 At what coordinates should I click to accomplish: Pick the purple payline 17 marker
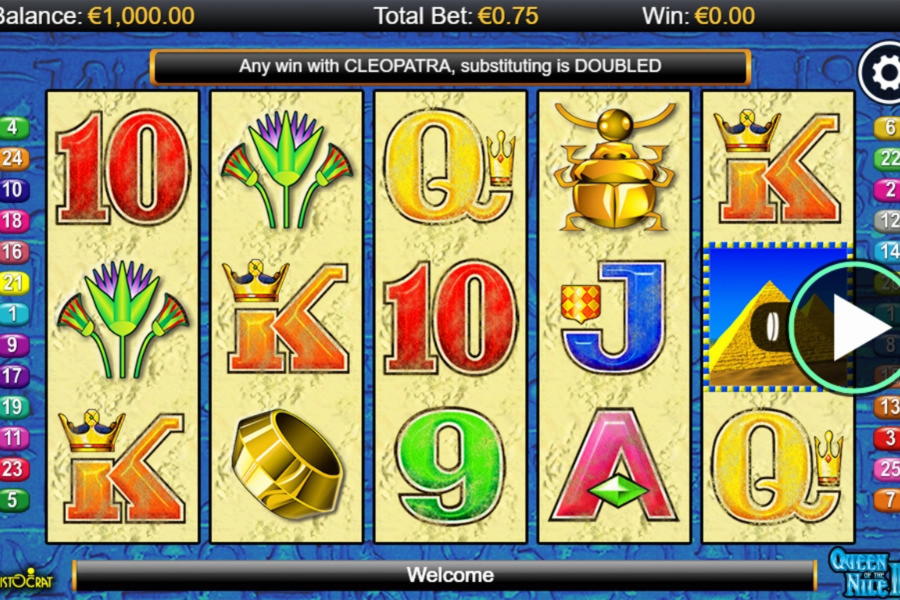pos(14,376)
